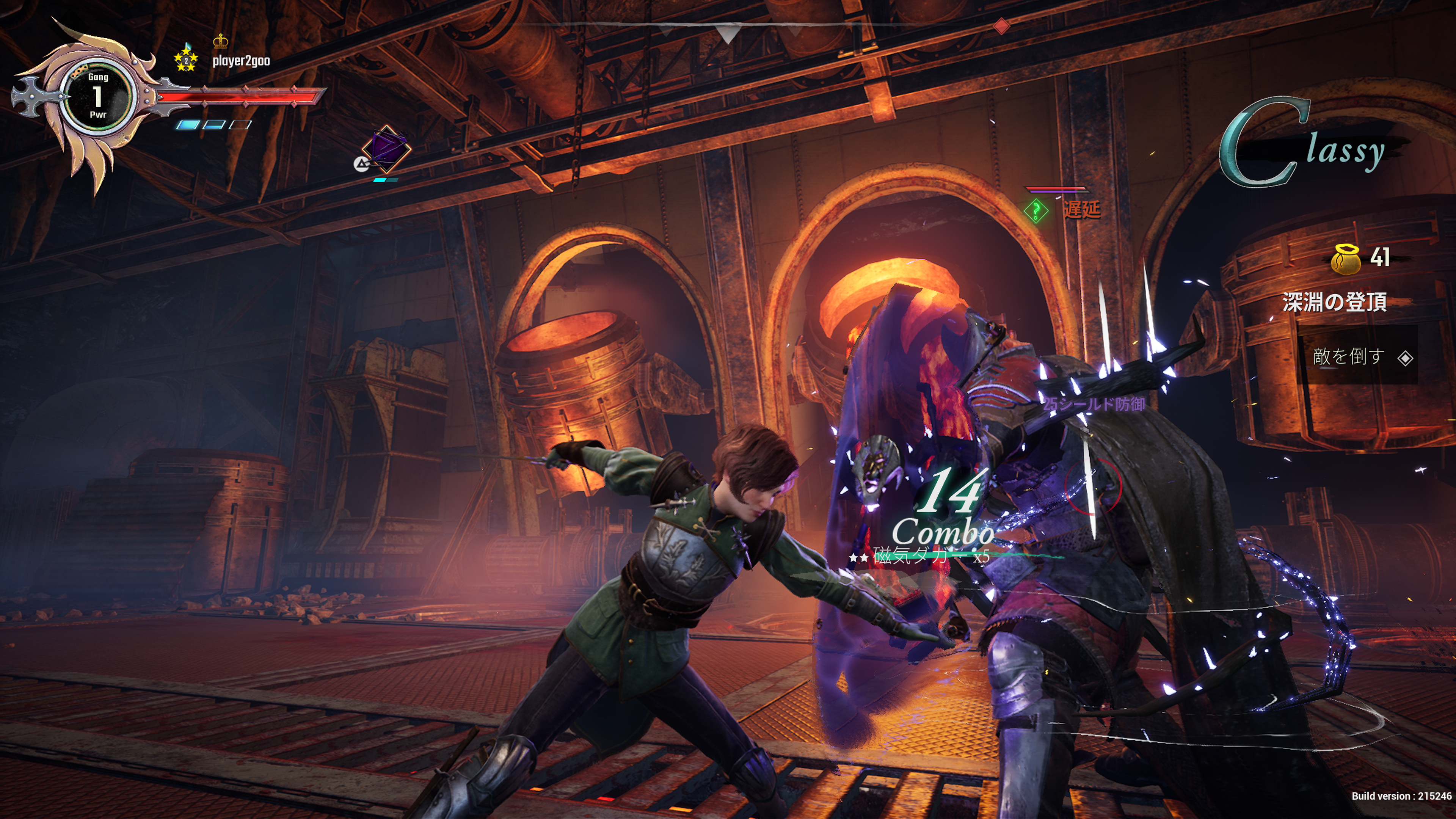Click the Gang 1 Pwr emblem

point(98,96)
